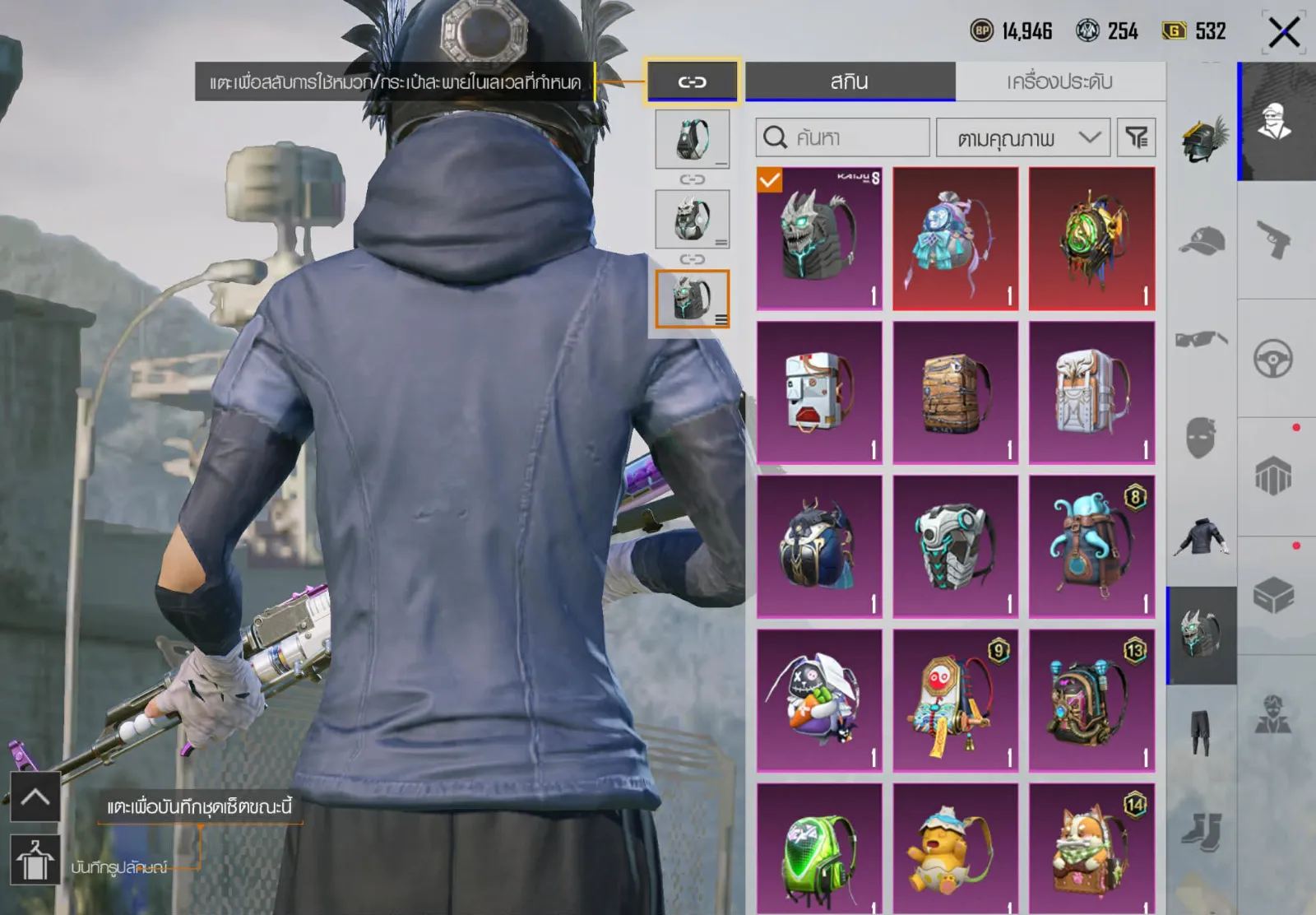Open the ตามคุณภาพ sort dropdown
The height and width of the screenshot is (915, 1316).
click(x=1023, y=137)
